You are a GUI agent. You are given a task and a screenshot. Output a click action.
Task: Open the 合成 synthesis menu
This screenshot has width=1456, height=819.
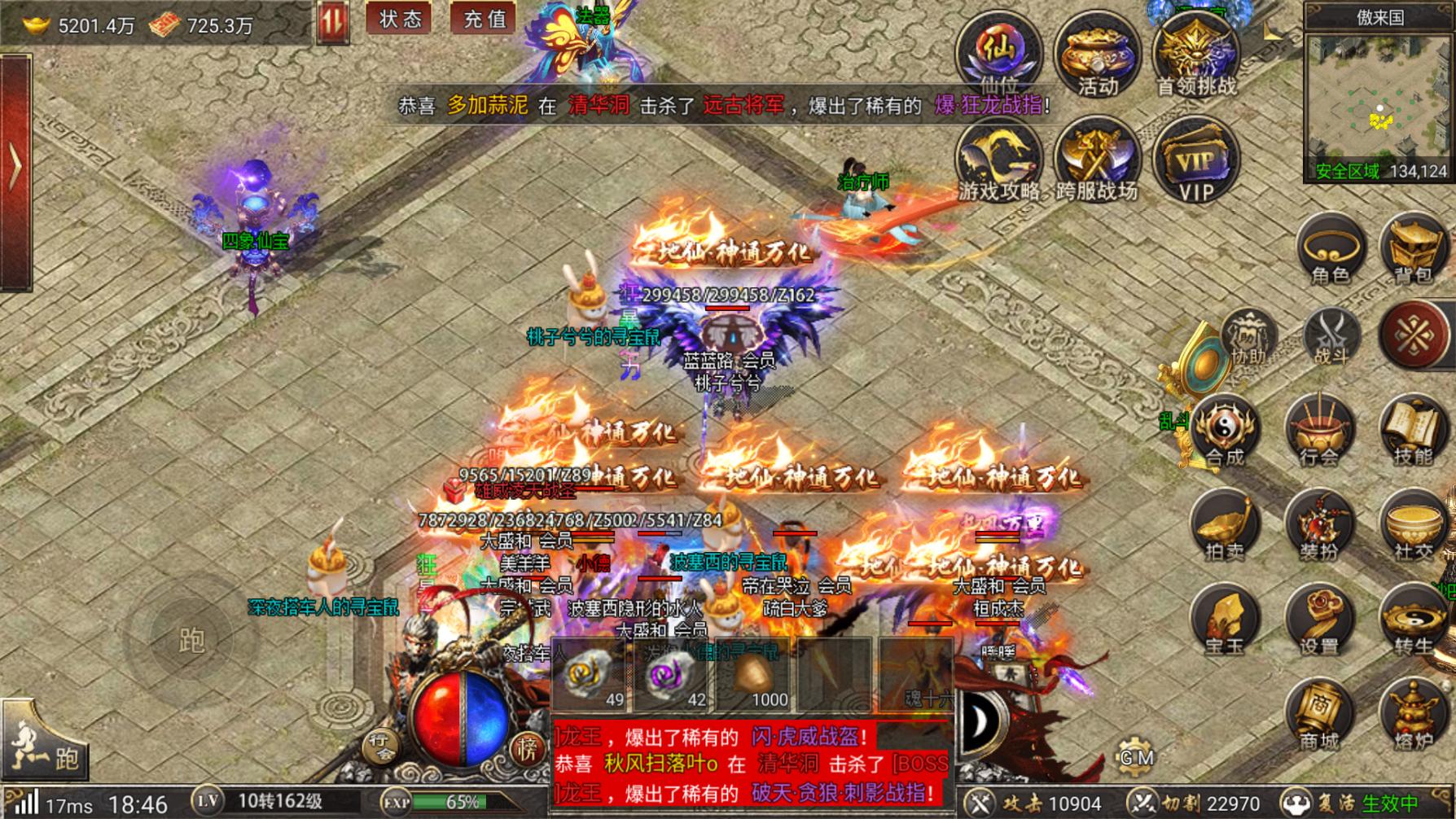click(x=1225, y=431)
